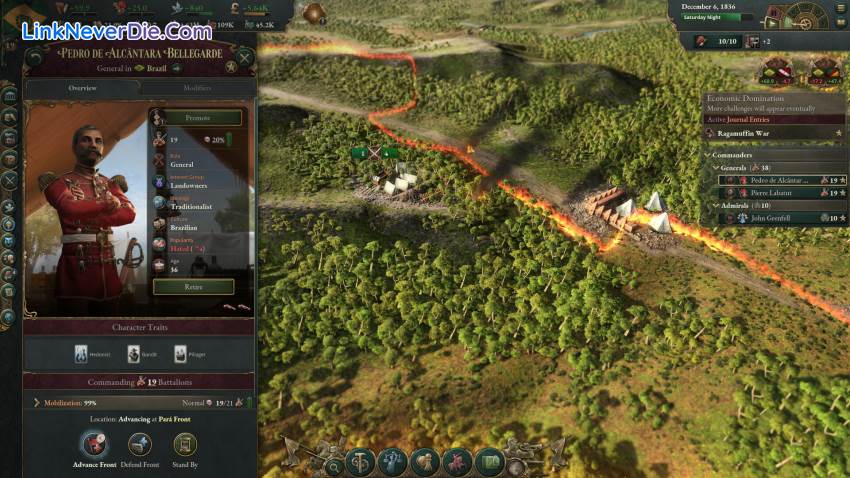The height and width of the screenshot is (478, 850).
Task: Inspect the Bandit character trait
Action: click(x=134, y=354)
